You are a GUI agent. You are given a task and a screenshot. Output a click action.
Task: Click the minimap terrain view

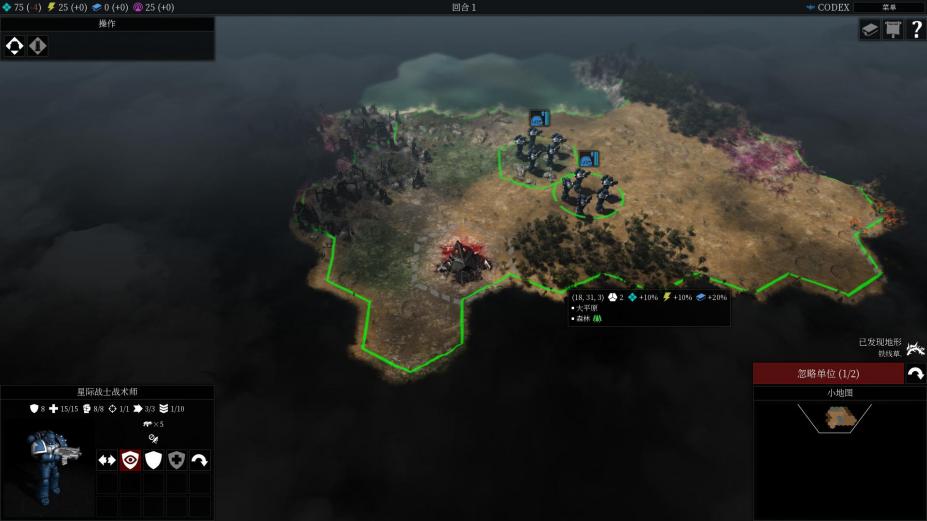pyautogui.click(x=833, y=419)
